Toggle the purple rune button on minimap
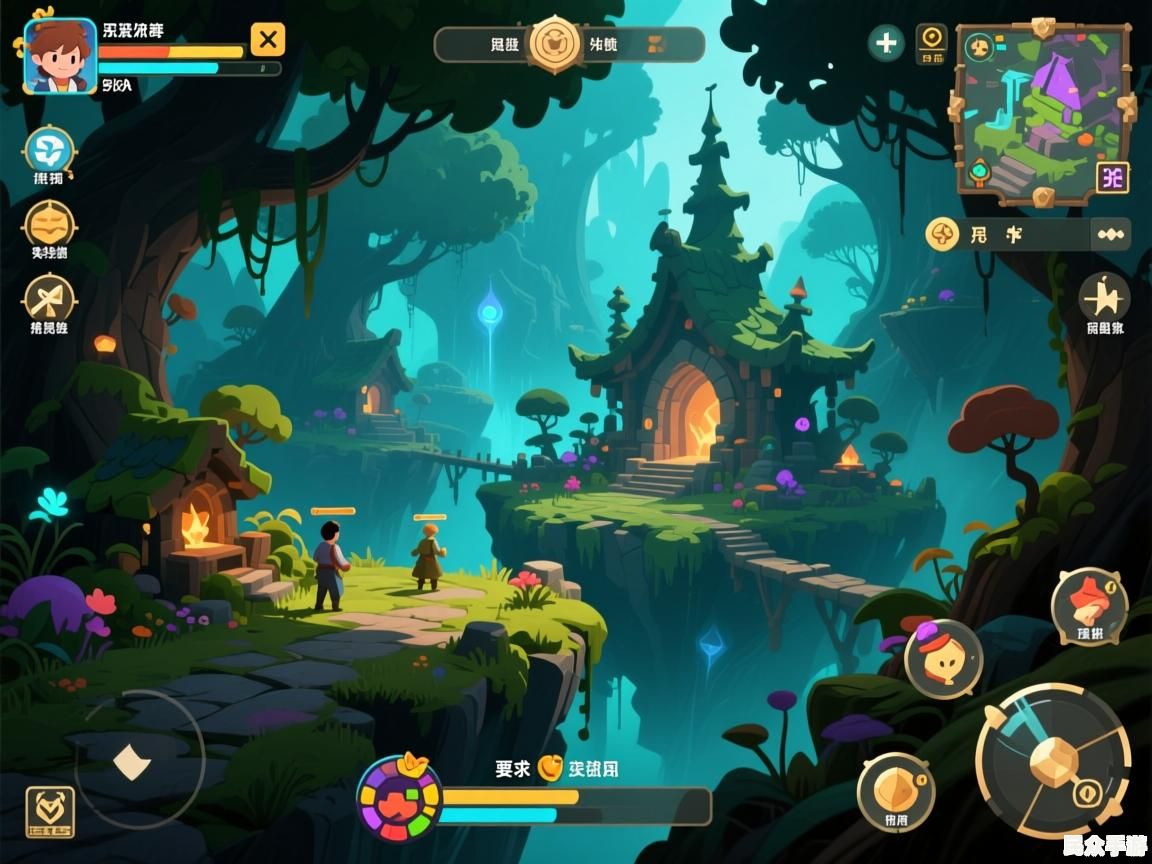The height and width of the screenshot is (864, 1152). (x=1112, y=177)
